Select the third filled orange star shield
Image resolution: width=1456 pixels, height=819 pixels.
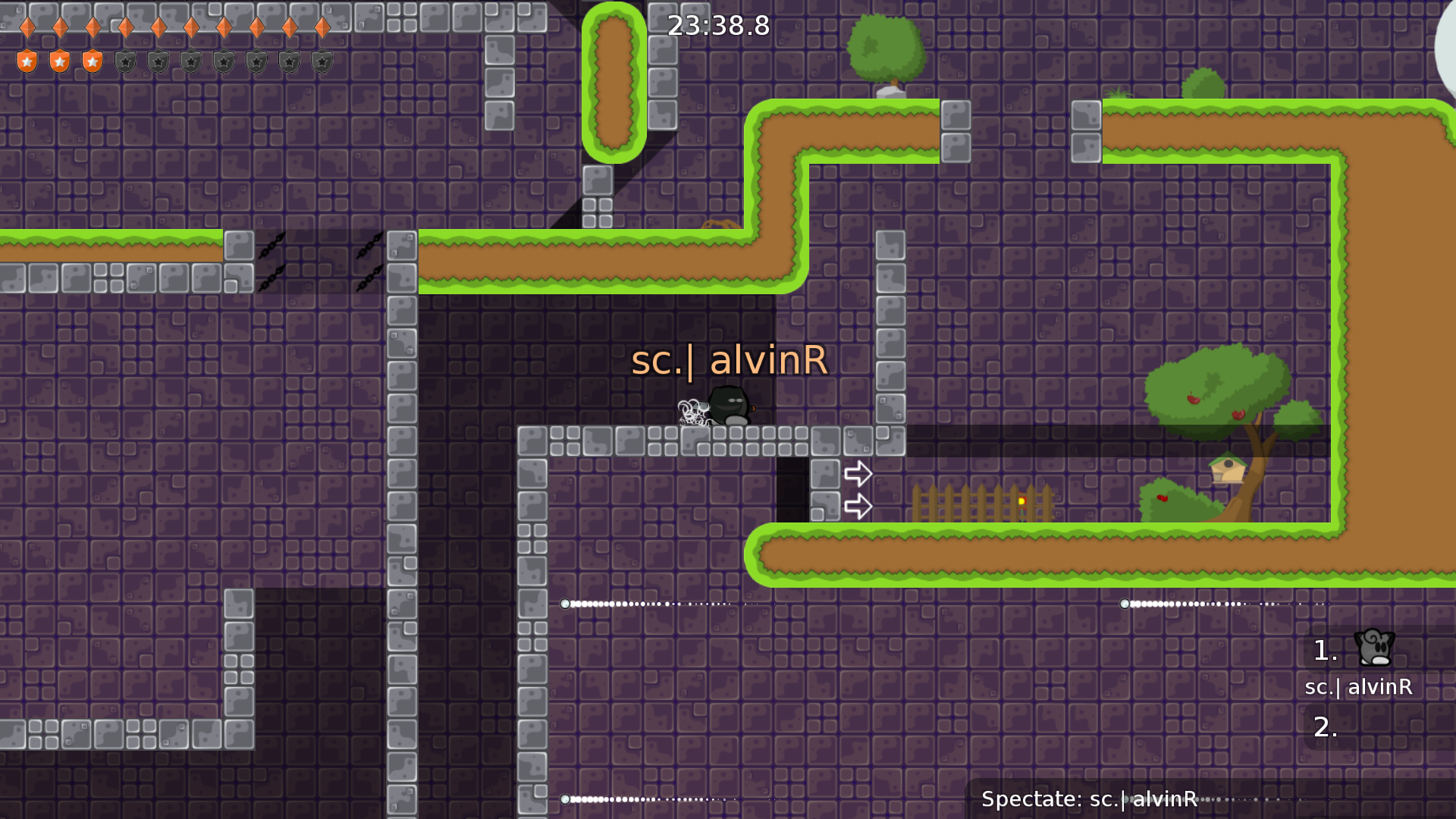pyautogui.click(x=92, y=60)
